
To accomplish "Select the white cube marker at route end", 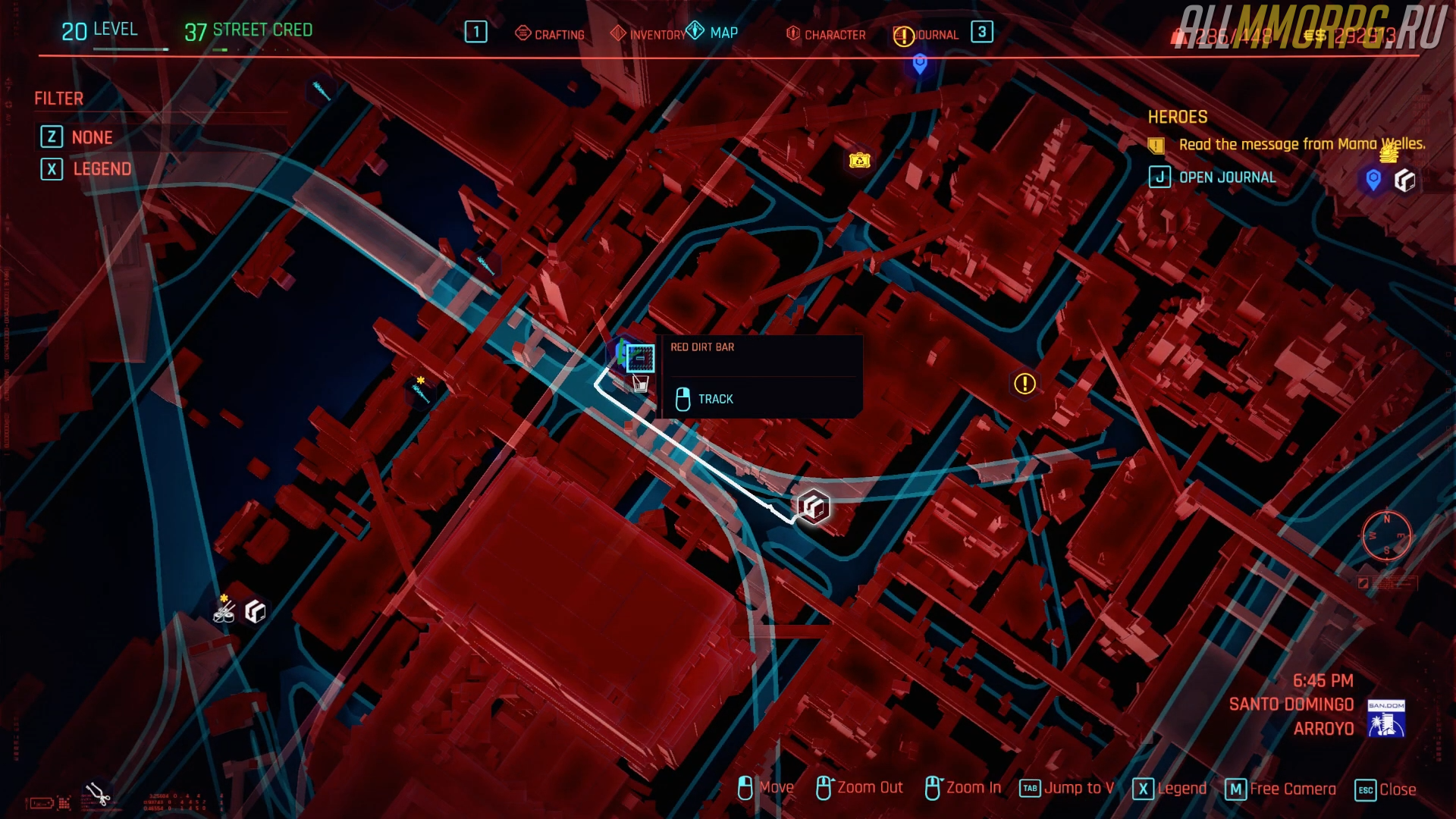I will [813, 507].
